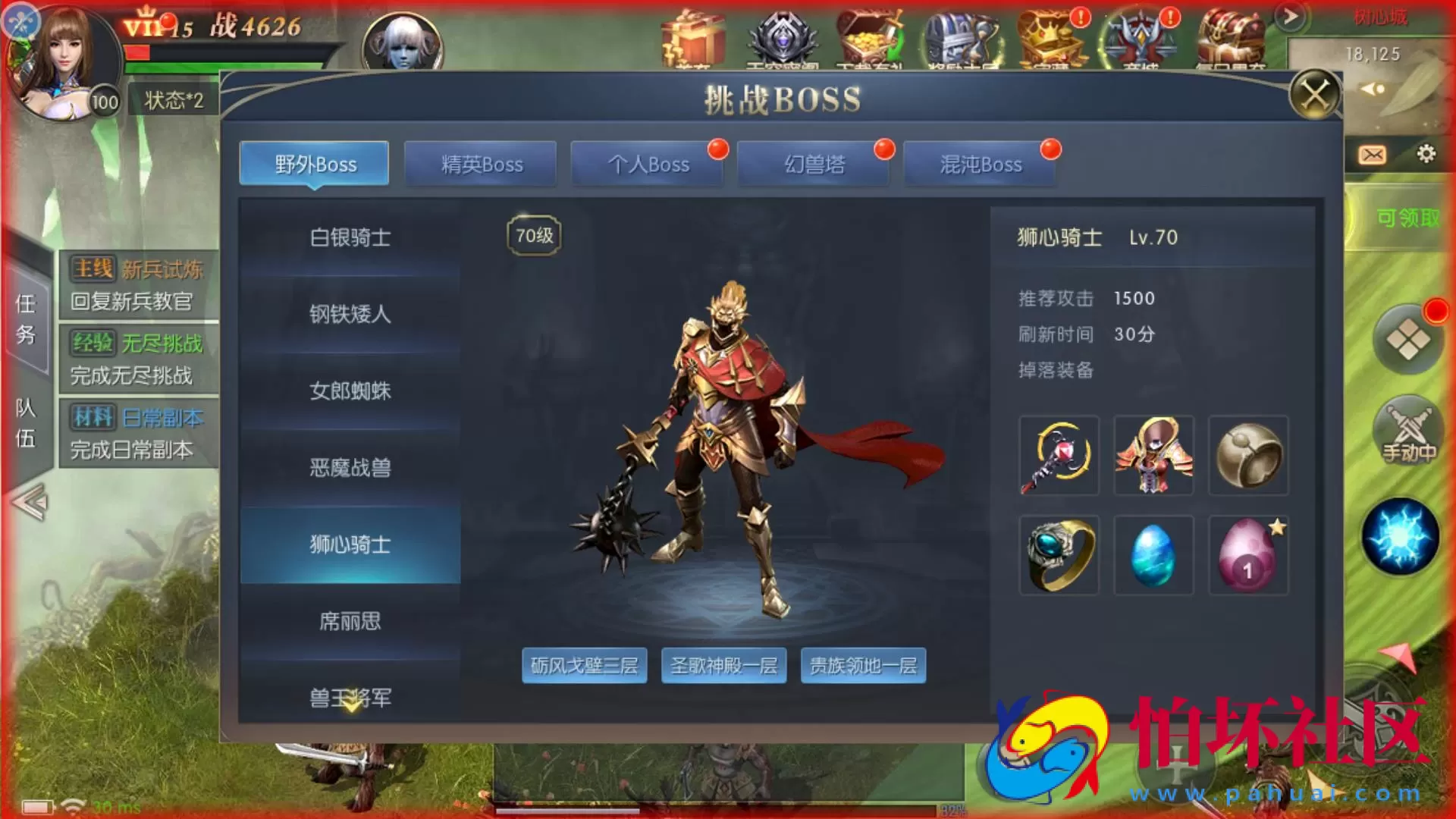This screenshot has width=1456, height=819.
Task: Teleport via the 砺风戈壁三层 button
Action: (584, 665)
